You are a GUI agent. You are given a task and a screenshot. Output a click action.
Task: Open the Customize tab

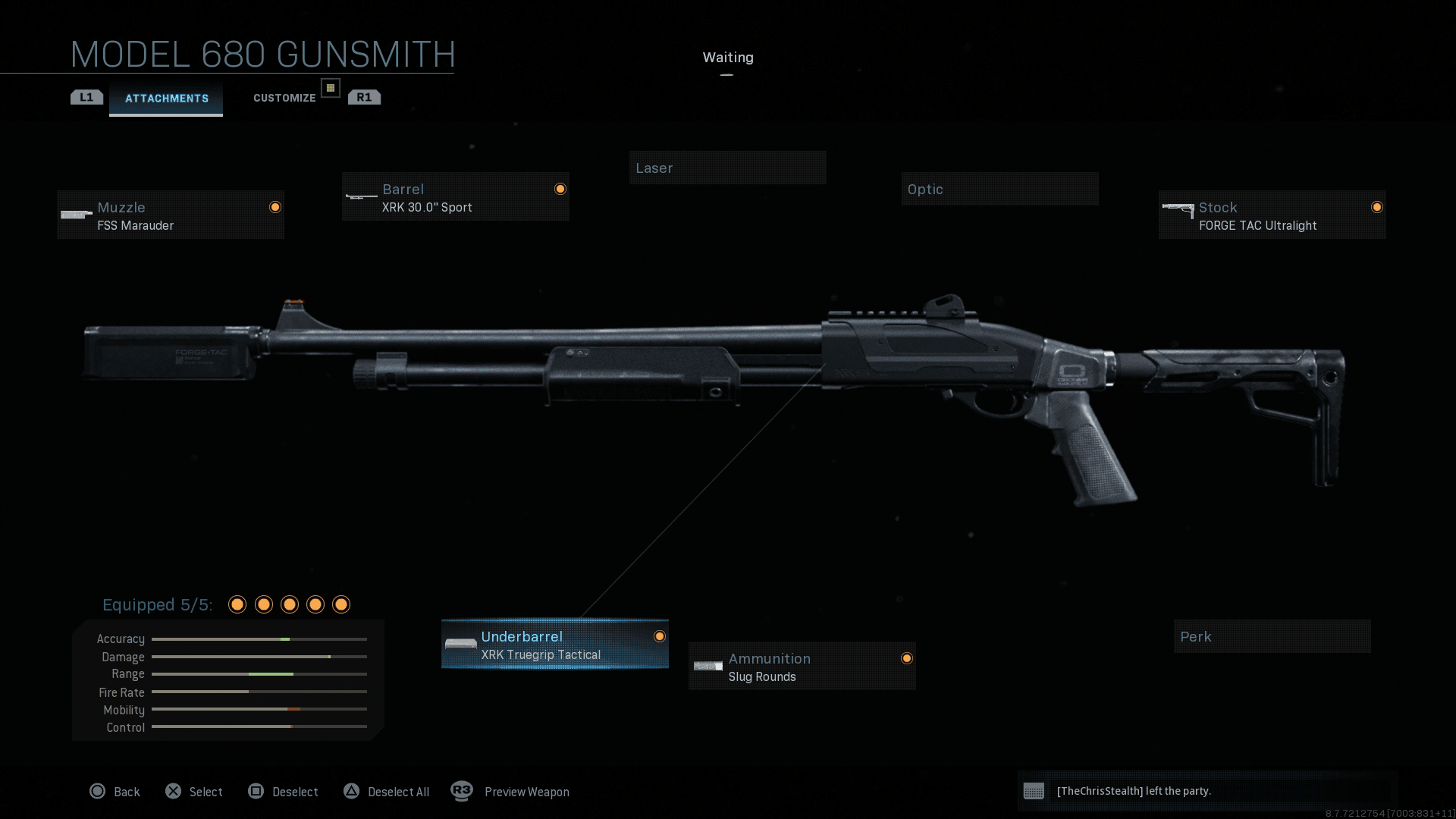[284, 98]
